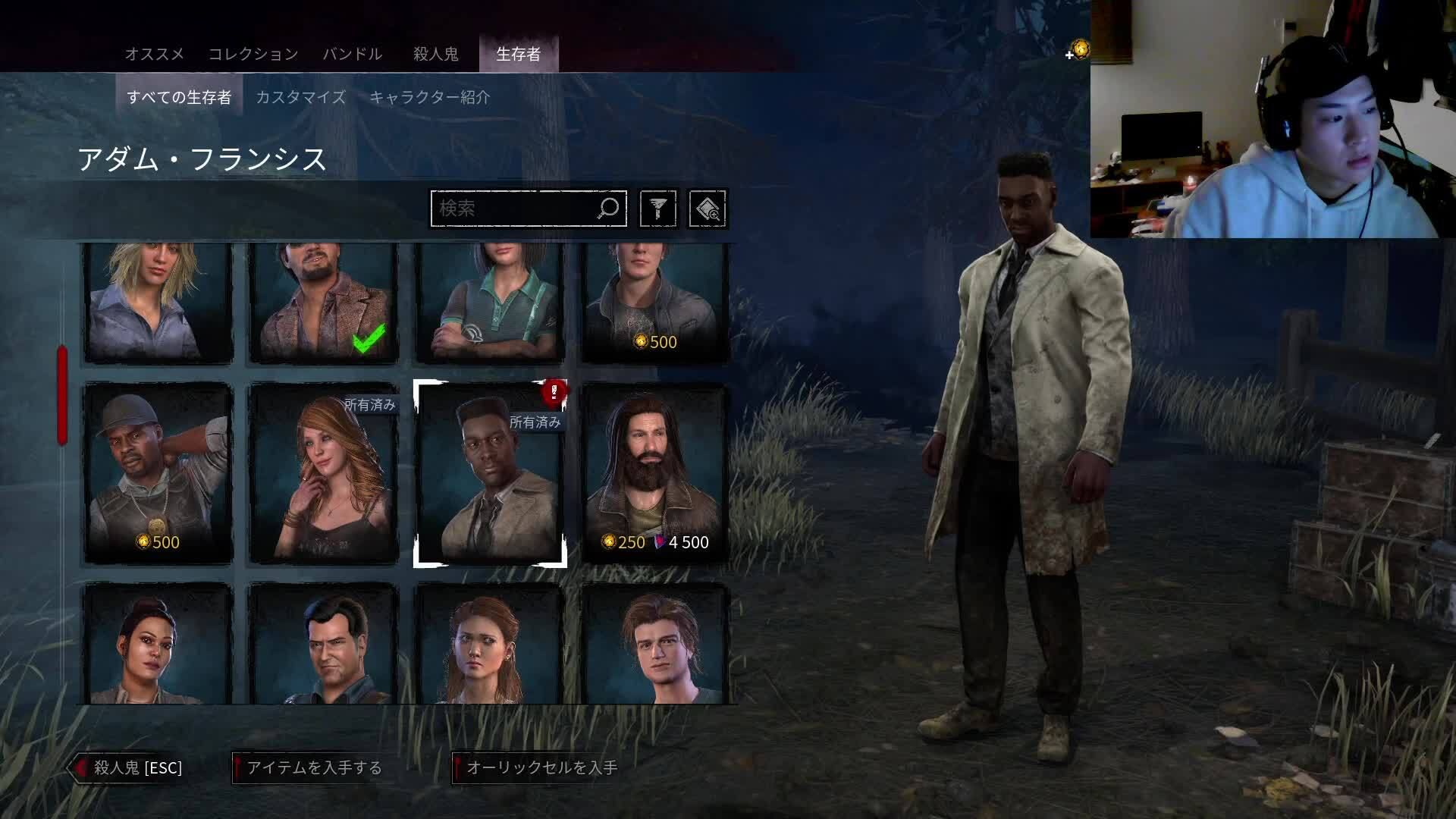Choose the highlighted アダム・フランシス tile
This screenshot has width=1456, height=819.
click(490, 474)
